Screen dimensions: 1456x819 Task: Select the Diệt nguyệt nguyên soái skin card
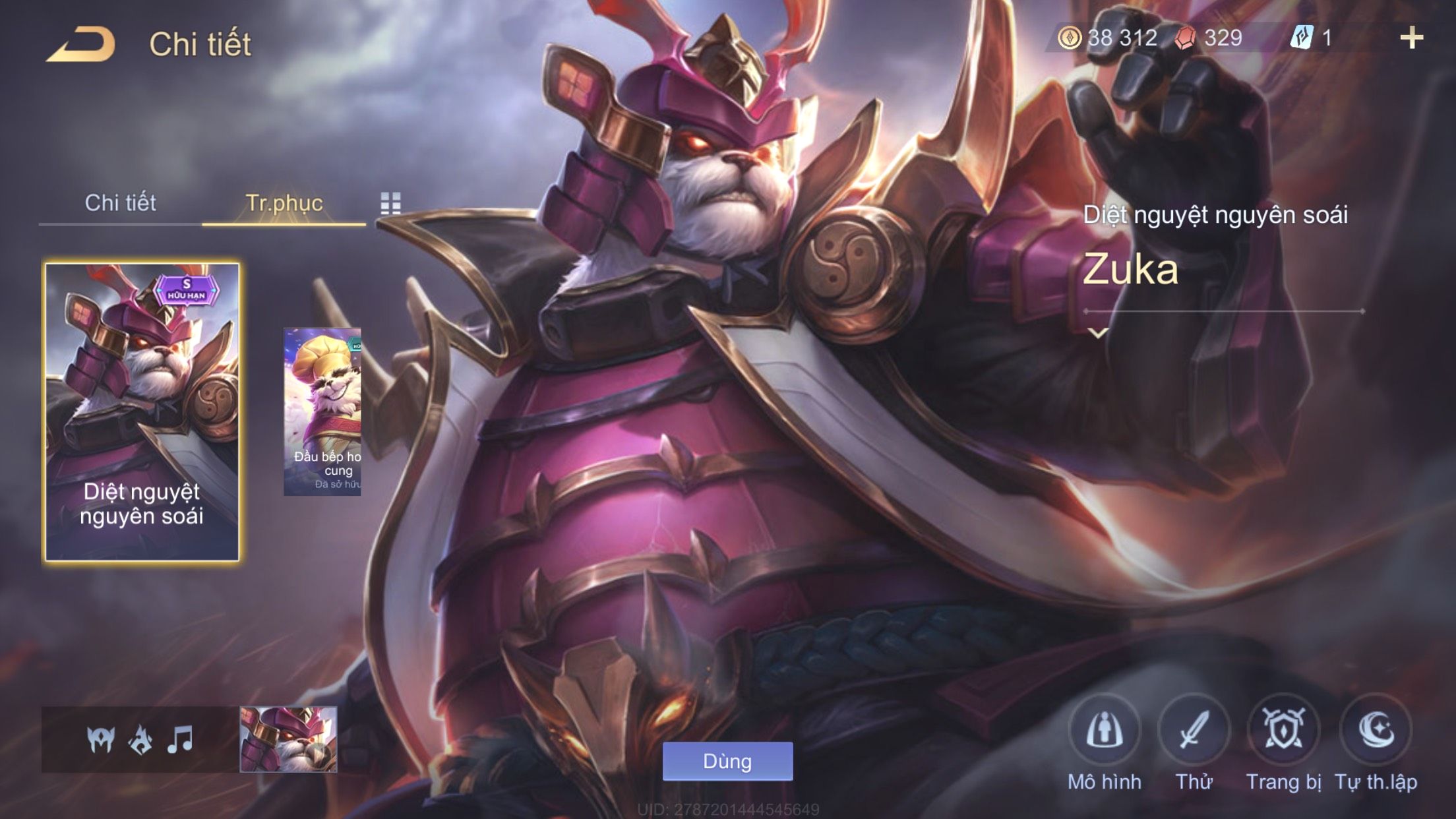tap(142, 412)
